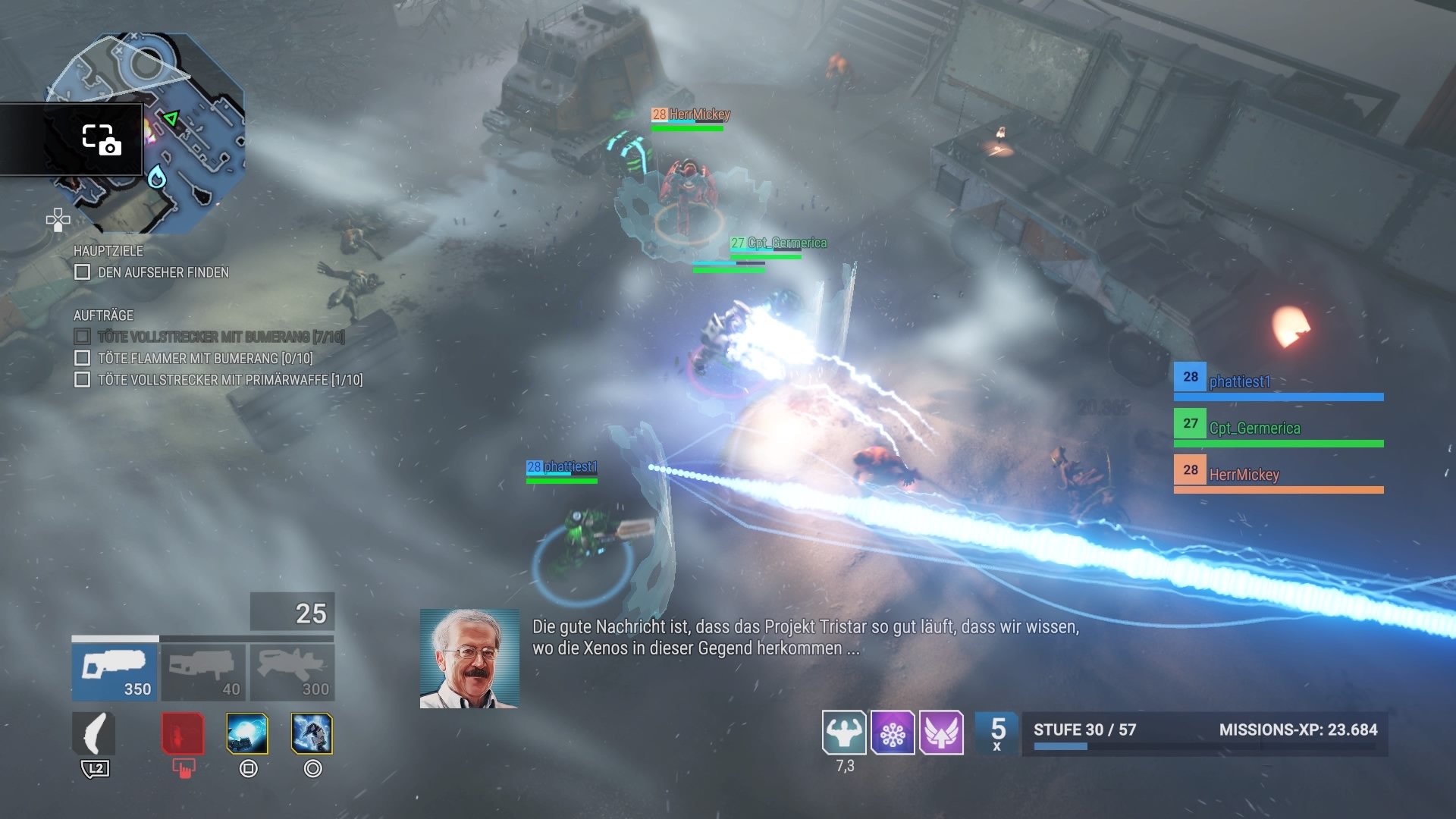Pick Cpt_Germerica from the squad list
1456x819 pixels.
click(x=1278, y=428)
